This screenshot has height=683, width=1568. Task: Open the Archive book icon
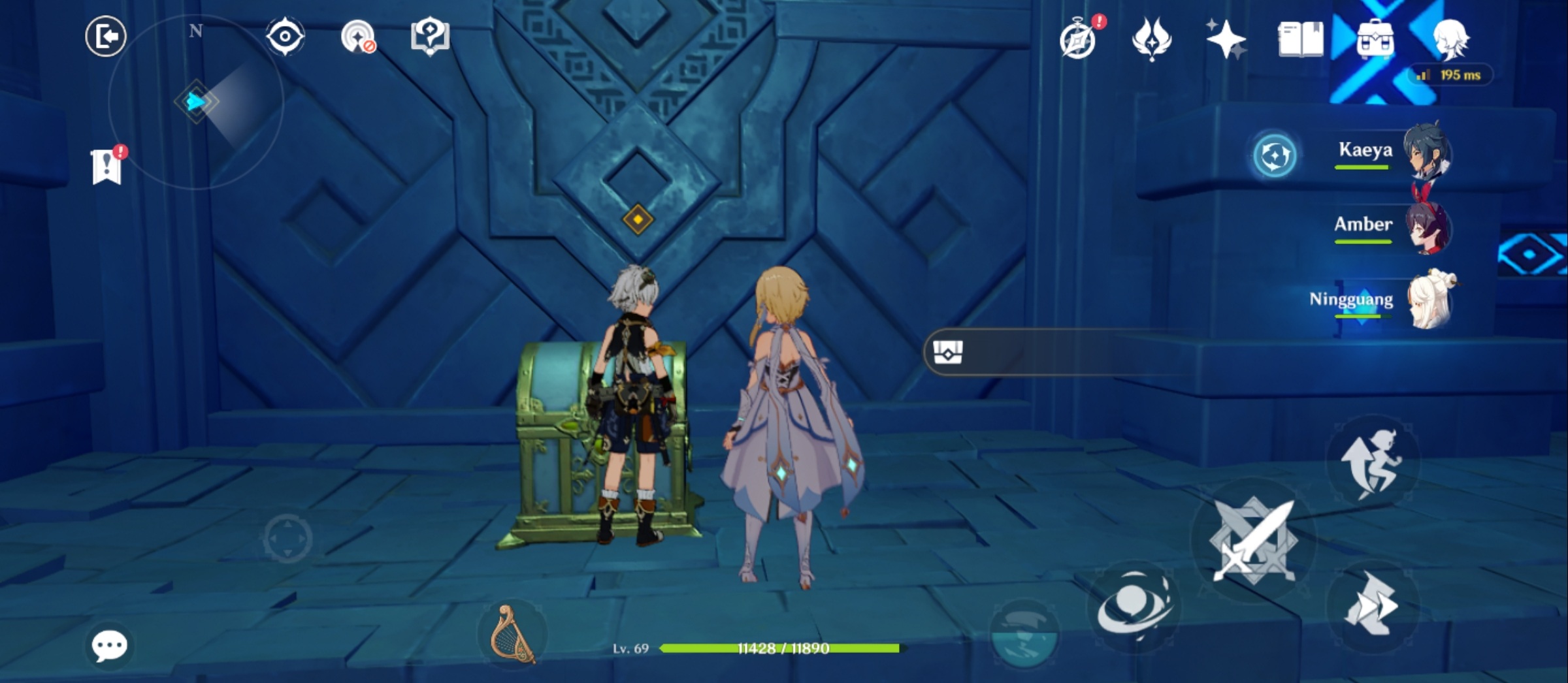tap(1300, 38)
